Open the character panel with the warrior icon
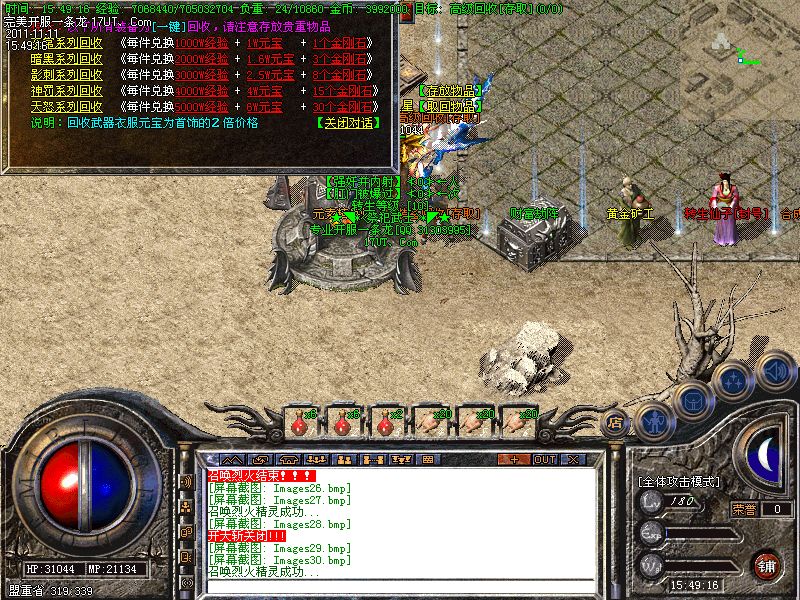 pos(653,421)
